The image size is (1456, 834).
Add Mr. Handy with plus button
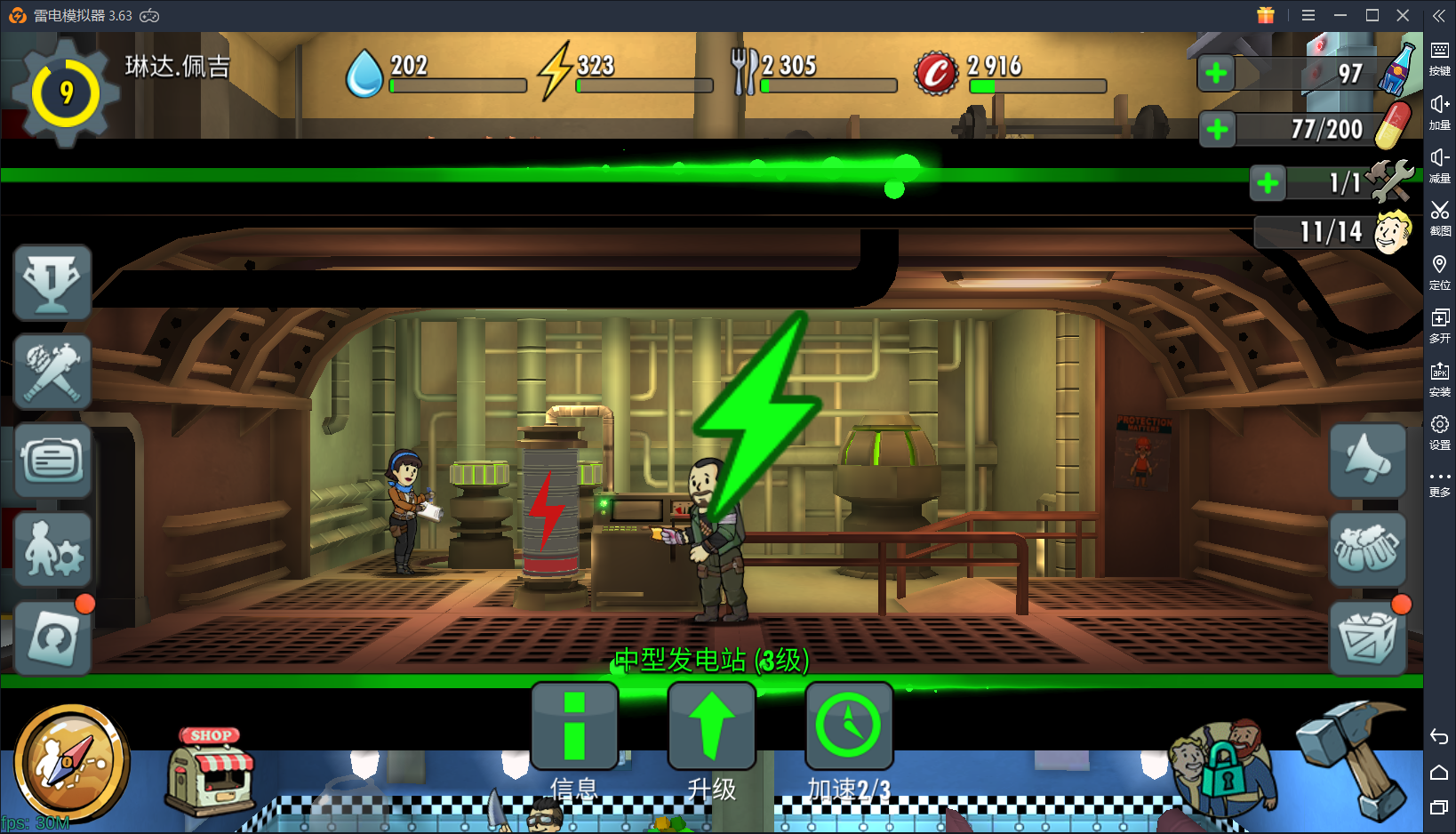1268,183
